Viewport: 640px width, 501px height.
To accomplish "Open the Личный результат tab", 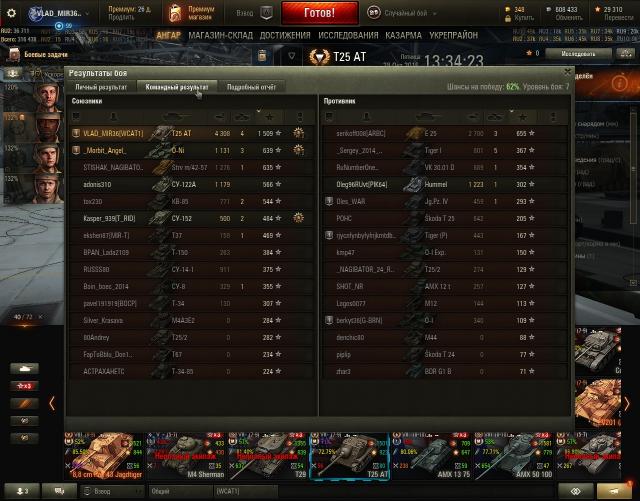I will click(101, 87).
